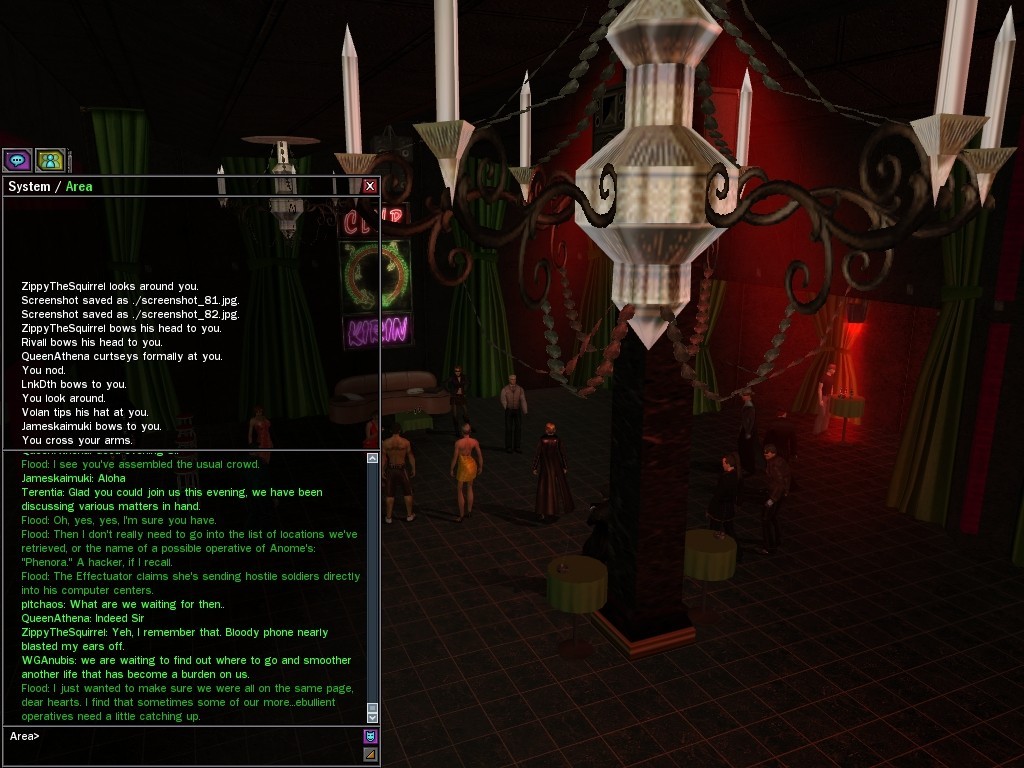Select the Area chat channel label
Screen dimensions: 1024x768
point(79,187)
